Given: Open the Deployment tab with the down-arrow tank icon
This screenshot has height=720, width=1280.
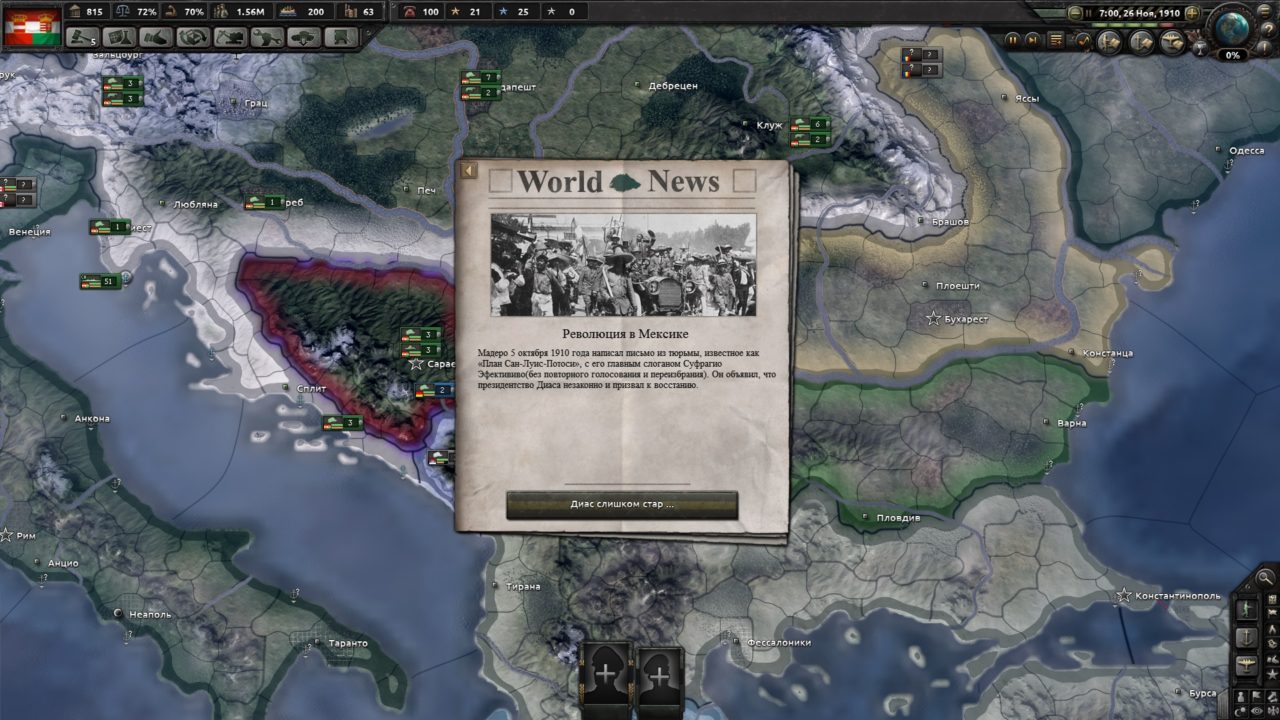Looking at the screenshot, I should pyautogui.click(x=303, y=37).
